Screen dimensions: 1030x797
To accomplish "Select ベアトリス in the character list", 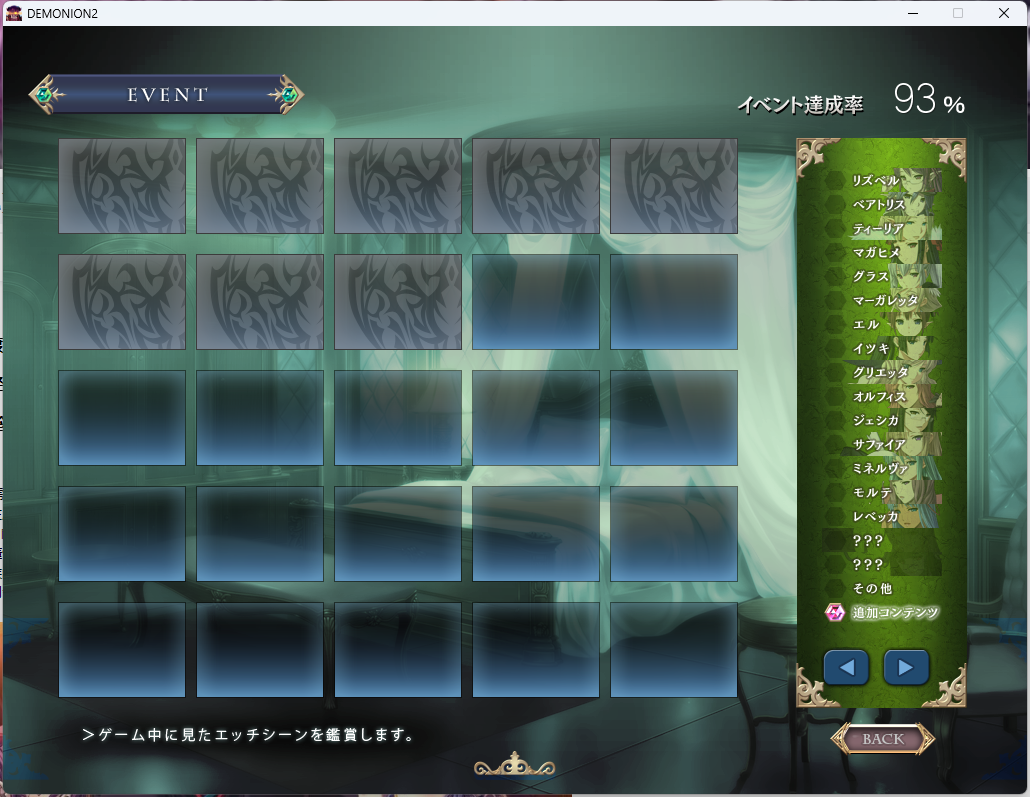I will pyautogui.click(x=879, y=205).
